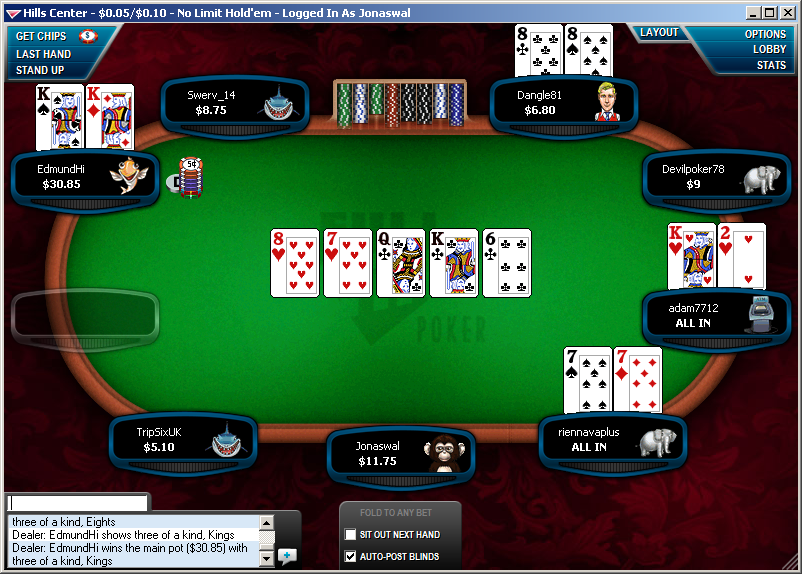This screenshot has width=802, height=574.
Task: Return to the Lobby
Action: [x=769, y=49]
